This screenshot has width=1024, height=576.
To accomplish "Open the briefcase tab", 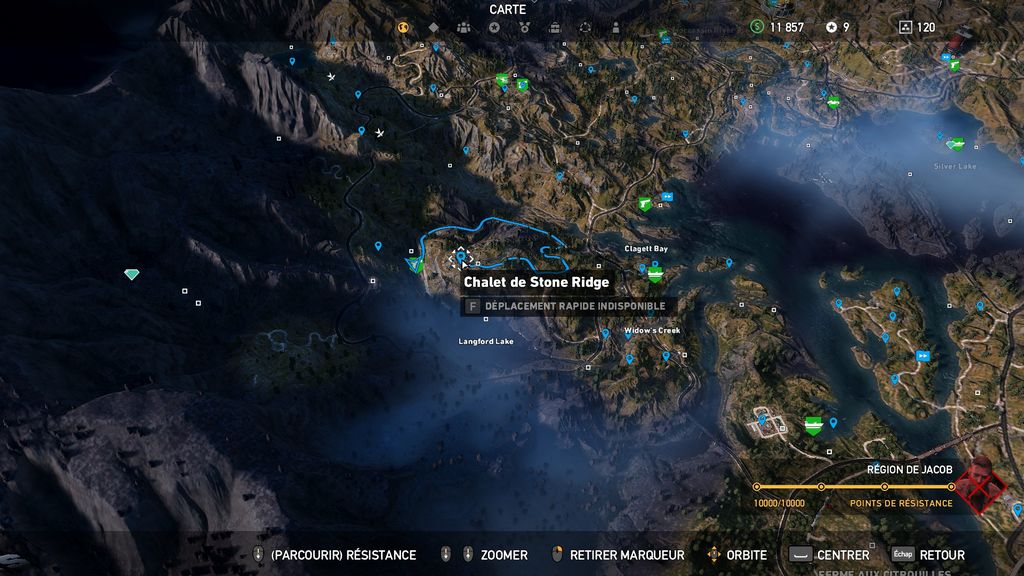I will click(x=554, y=27).
